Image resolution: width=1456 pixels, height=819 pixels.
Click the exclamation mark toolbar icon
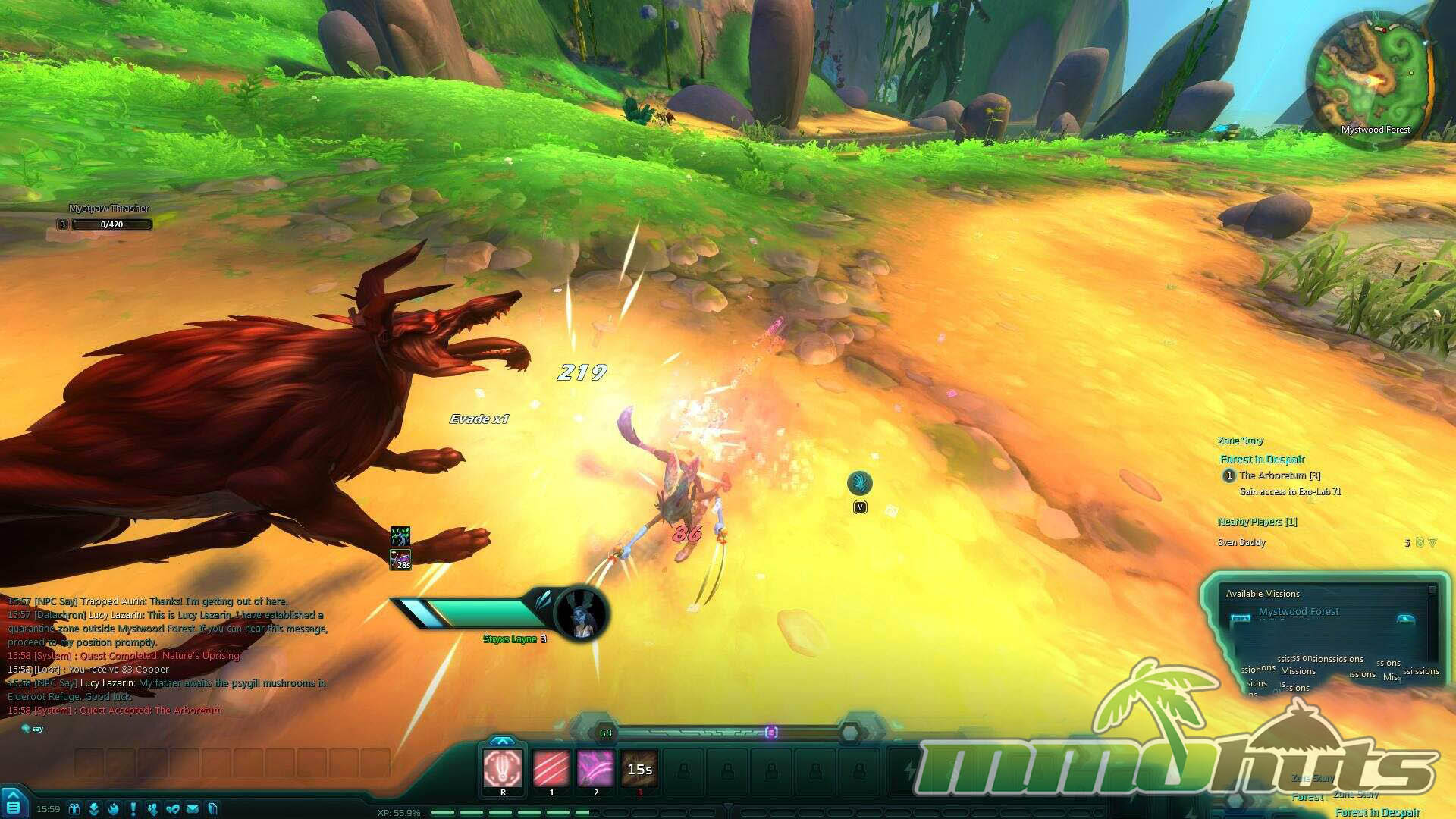pyautogui.click(x=133, y=809)
